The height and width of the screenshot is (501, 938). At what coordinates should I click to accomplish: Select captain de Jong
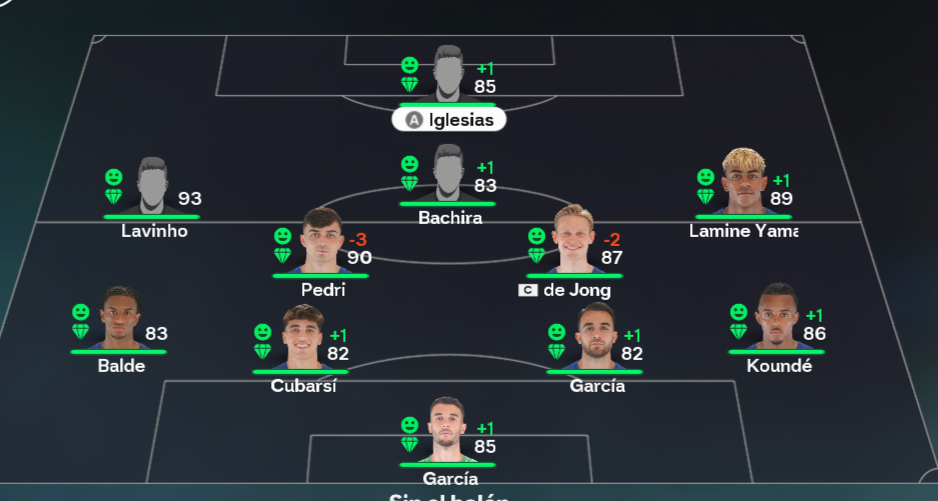click(x=575, y=241)
